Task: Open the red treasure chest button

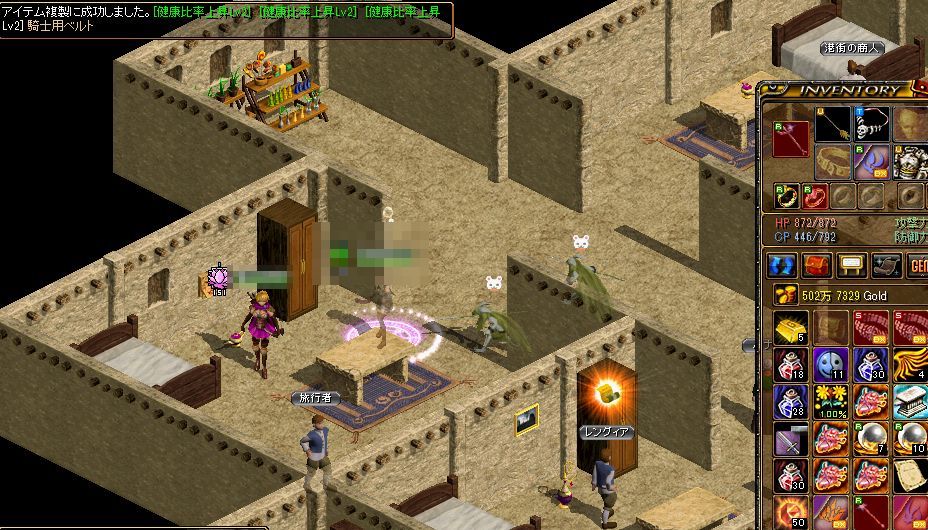Action: click(x=818, y=265)
